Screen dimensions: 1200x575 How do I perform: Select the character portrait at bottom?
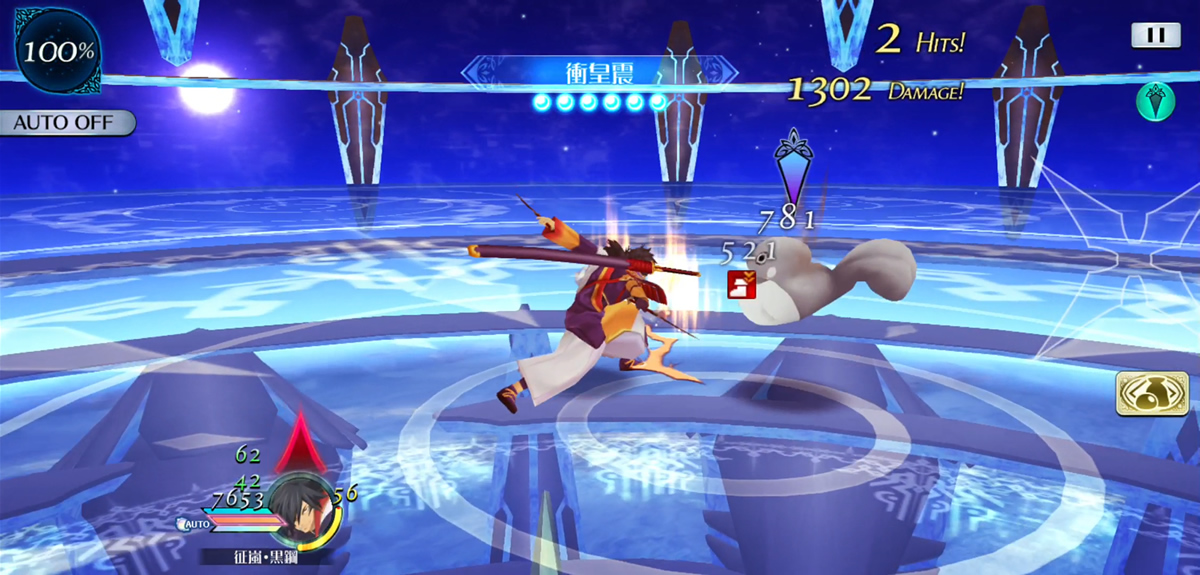pos(300,510)
